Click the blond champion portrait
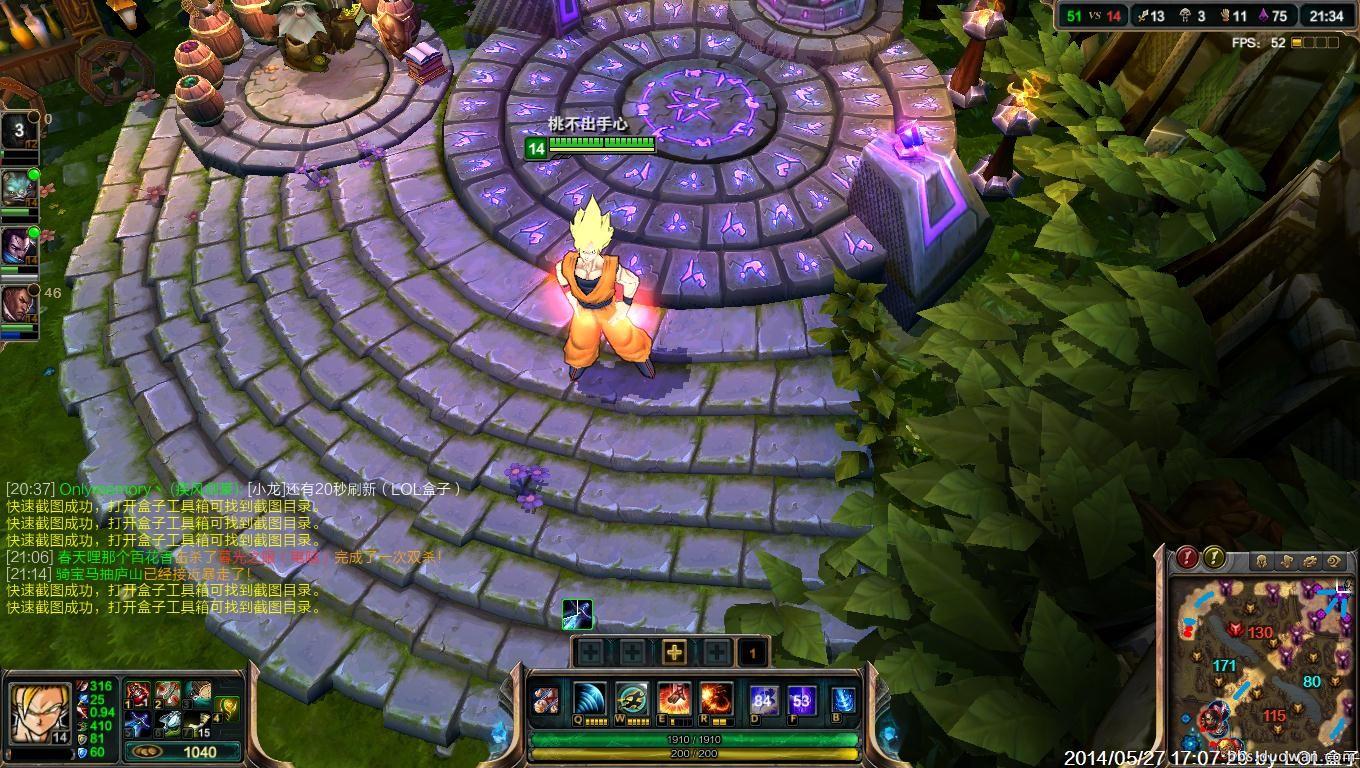The height and width of the screenshot is (768, 1360). [x=40, y=711]
